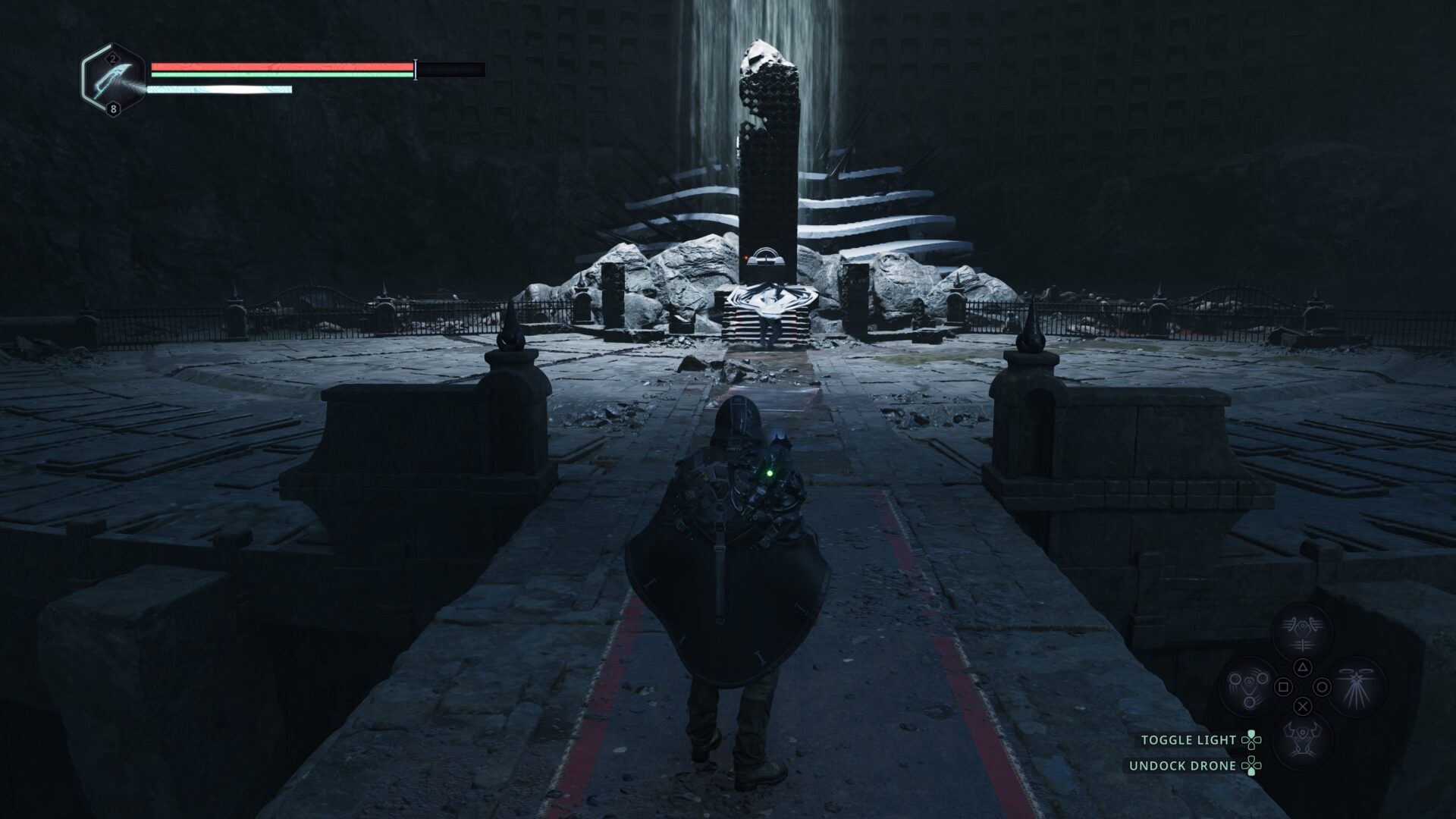Choose the horned drone ability icon
The image size is (1456, 819).
click(1302, 741)
